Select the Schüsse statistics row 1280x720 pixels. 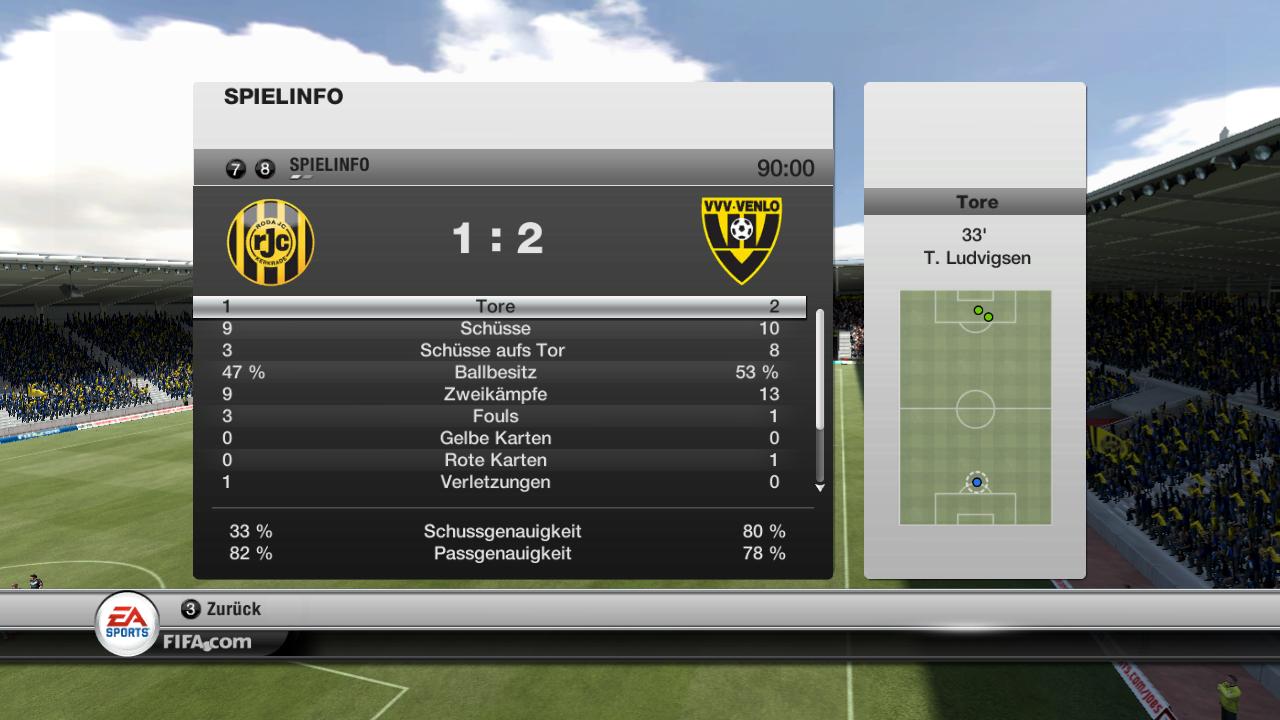coord(500,329)
